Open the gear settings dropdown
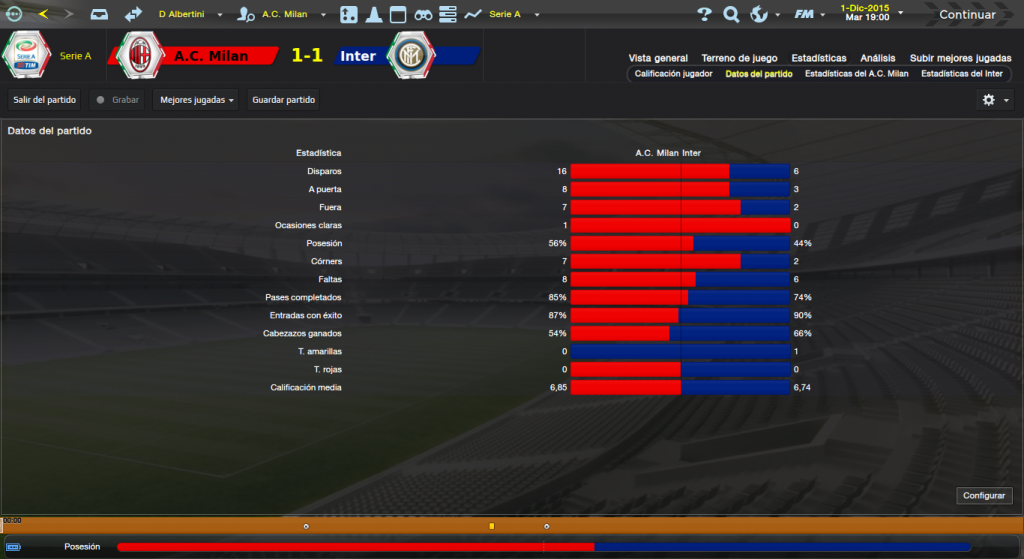The width and height of the screenshot is (1024, 559). point(994,100)
